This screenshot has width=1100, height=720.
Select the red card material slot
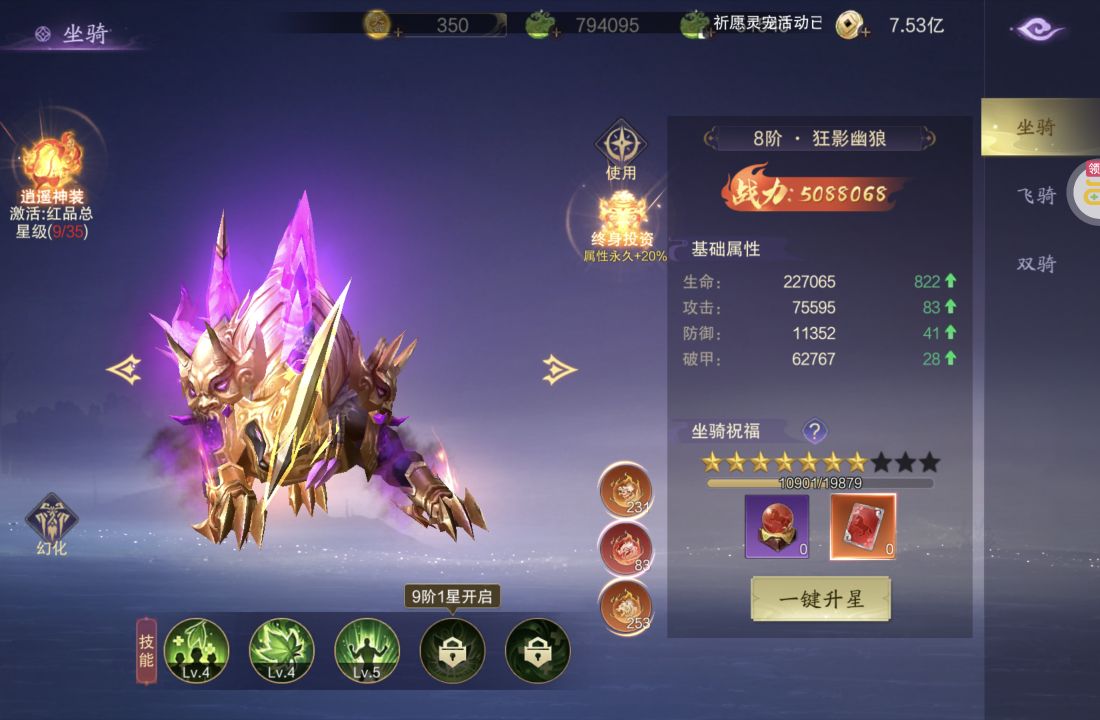pos(863,526)
